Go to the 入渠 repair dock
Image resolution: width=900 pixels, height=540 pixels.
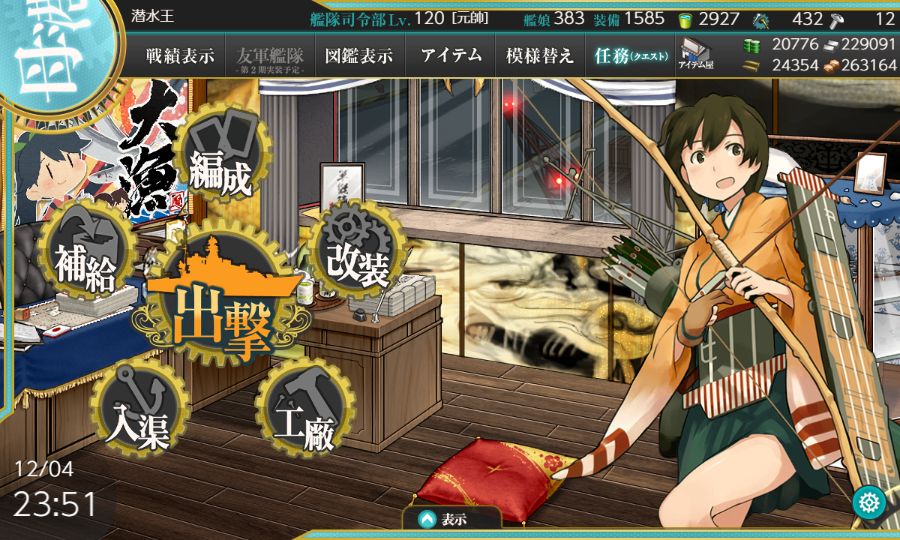point(138,410)
